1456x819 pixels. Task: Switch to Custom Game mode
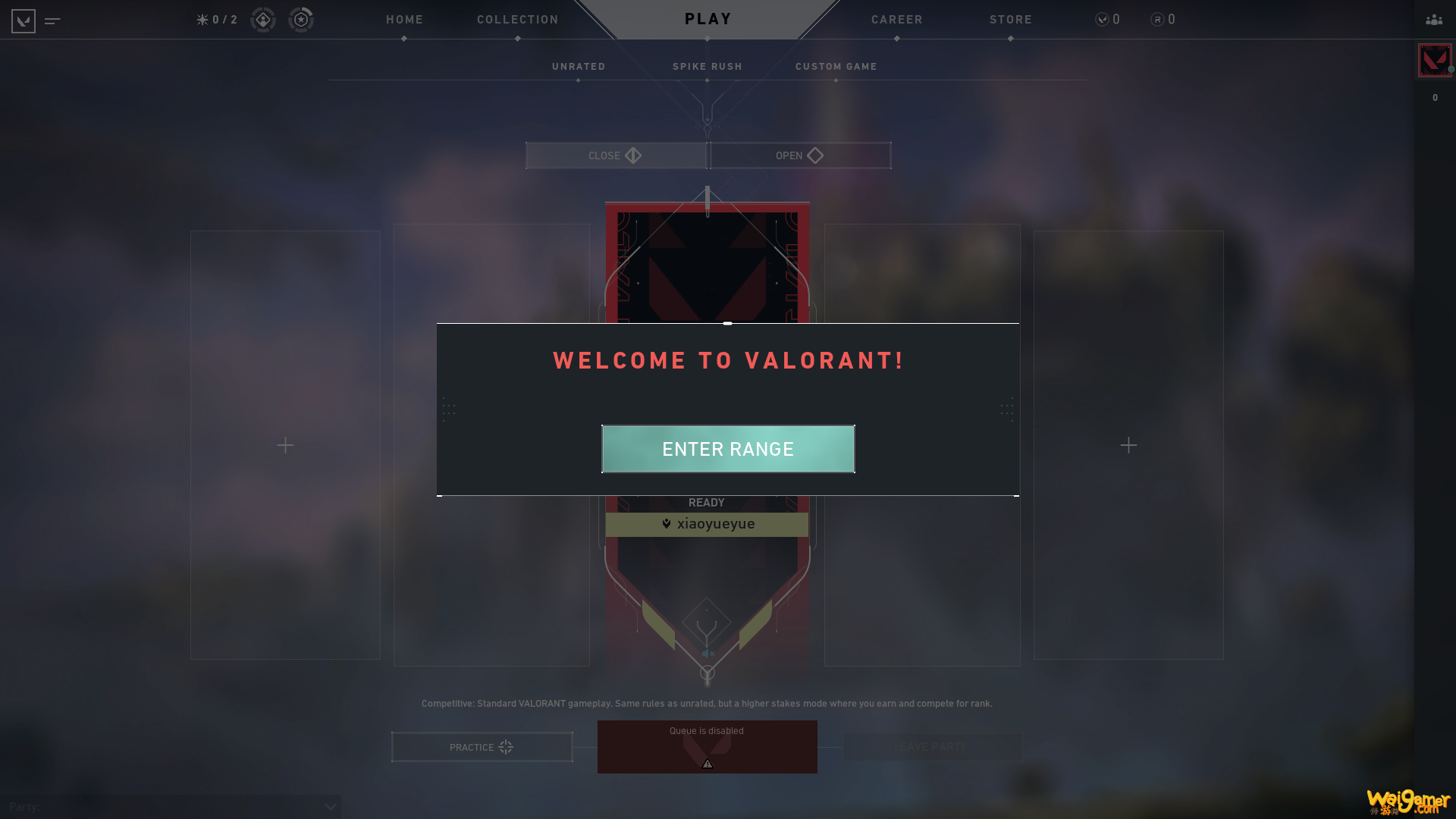[x=836, y=67]
